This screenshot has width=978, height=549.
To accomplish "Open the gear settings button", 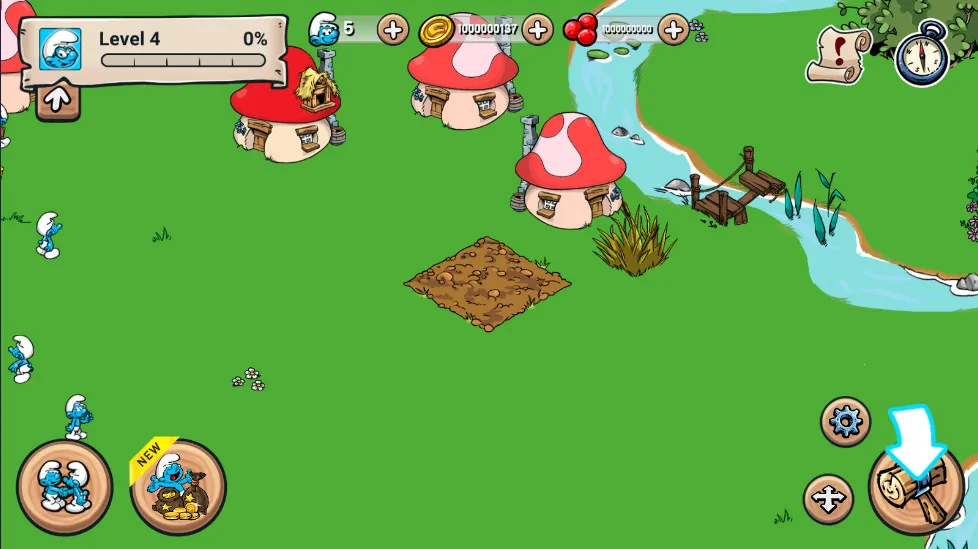I will coord(845,422).
